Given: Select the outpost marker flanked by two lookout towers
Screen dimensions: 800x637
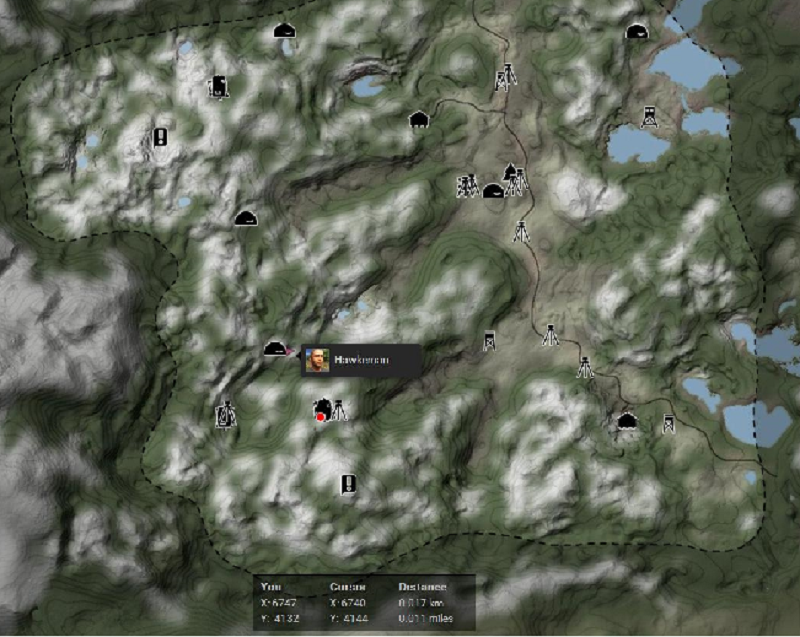Looking at the screenshot, I should 492,190.
